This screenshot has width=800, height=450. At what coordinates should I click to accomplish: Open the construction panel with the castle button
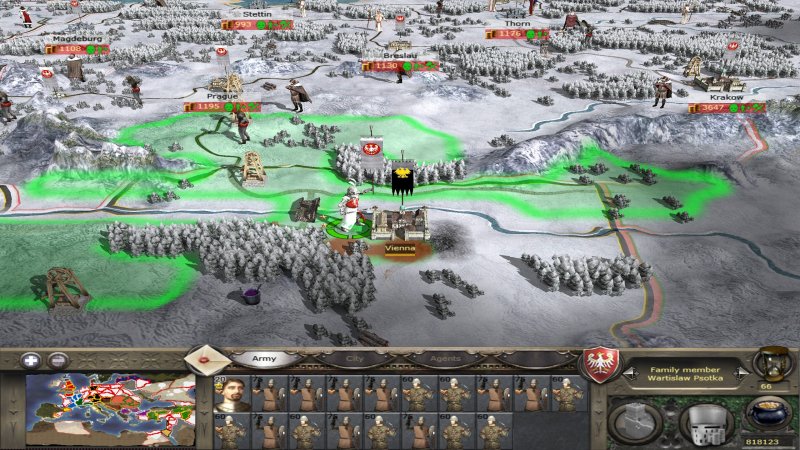(x=636, y=420)
